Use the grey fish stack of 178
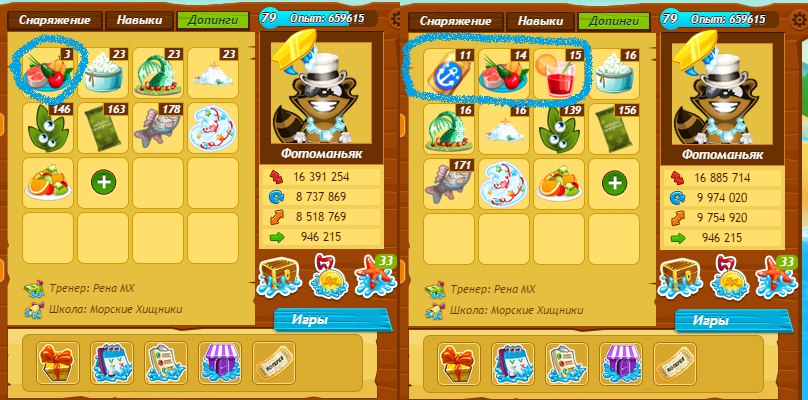This screenshot has width=808, height=400. click(x=158, y=127)
